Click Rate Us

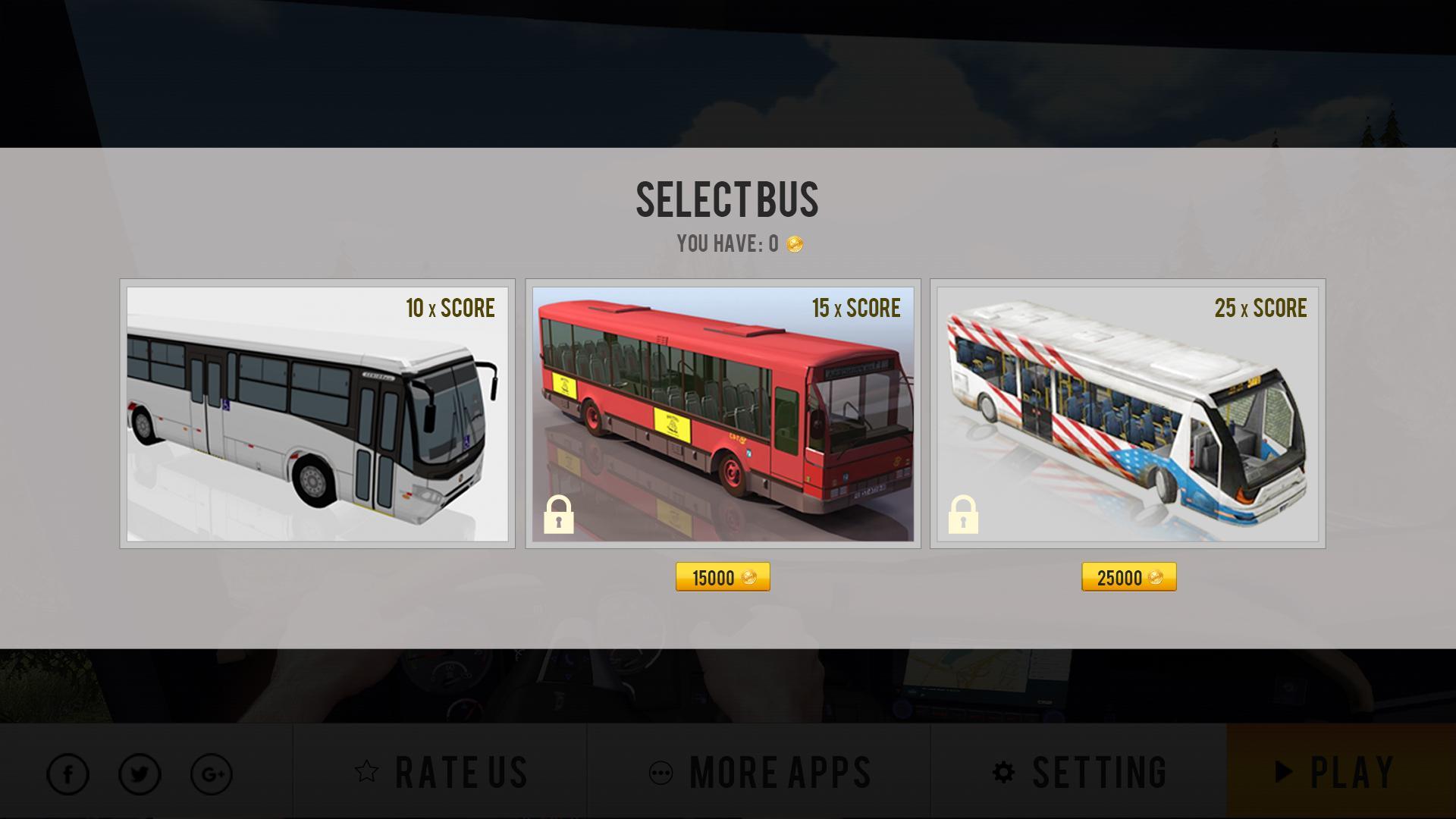441,772
